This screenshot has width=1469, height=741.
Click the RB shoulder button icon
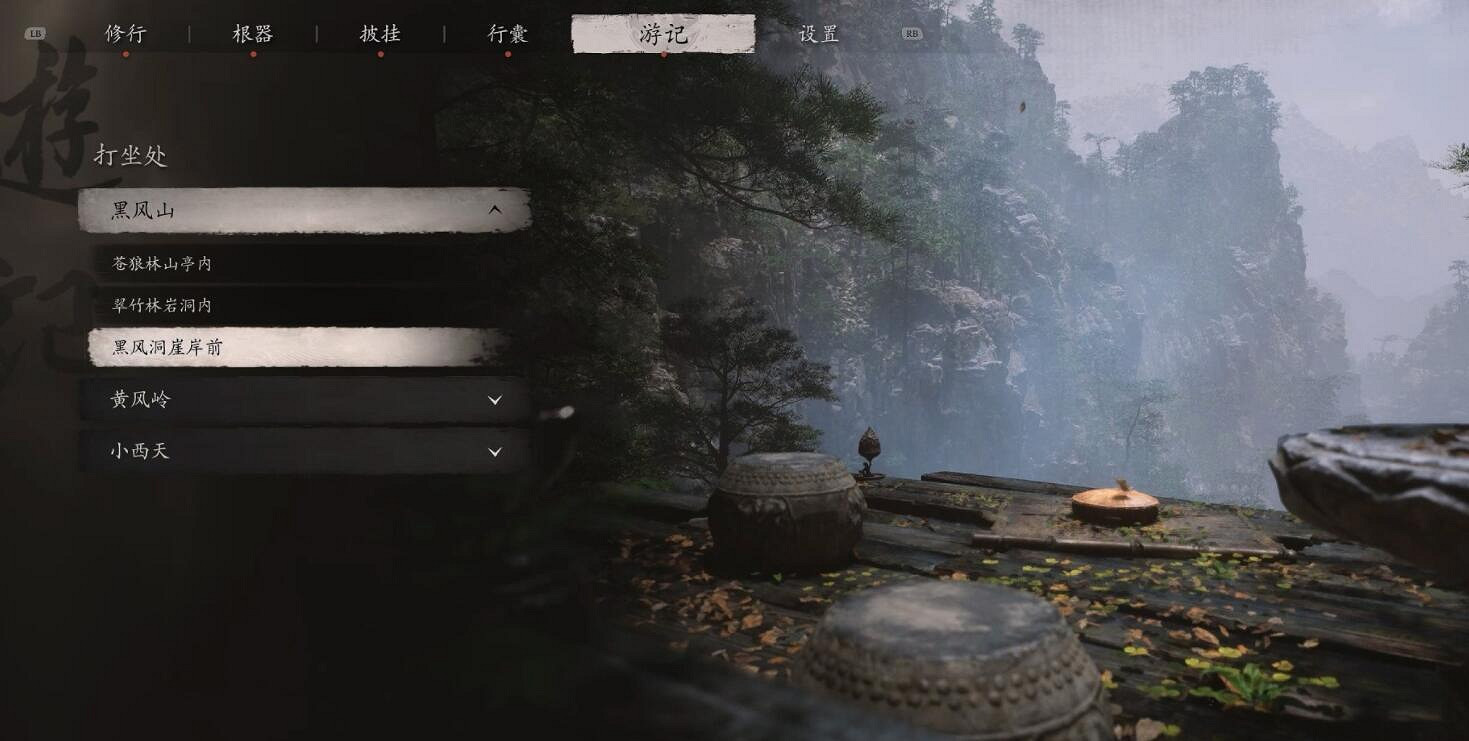pyautogui.click(x=910, y=33)
